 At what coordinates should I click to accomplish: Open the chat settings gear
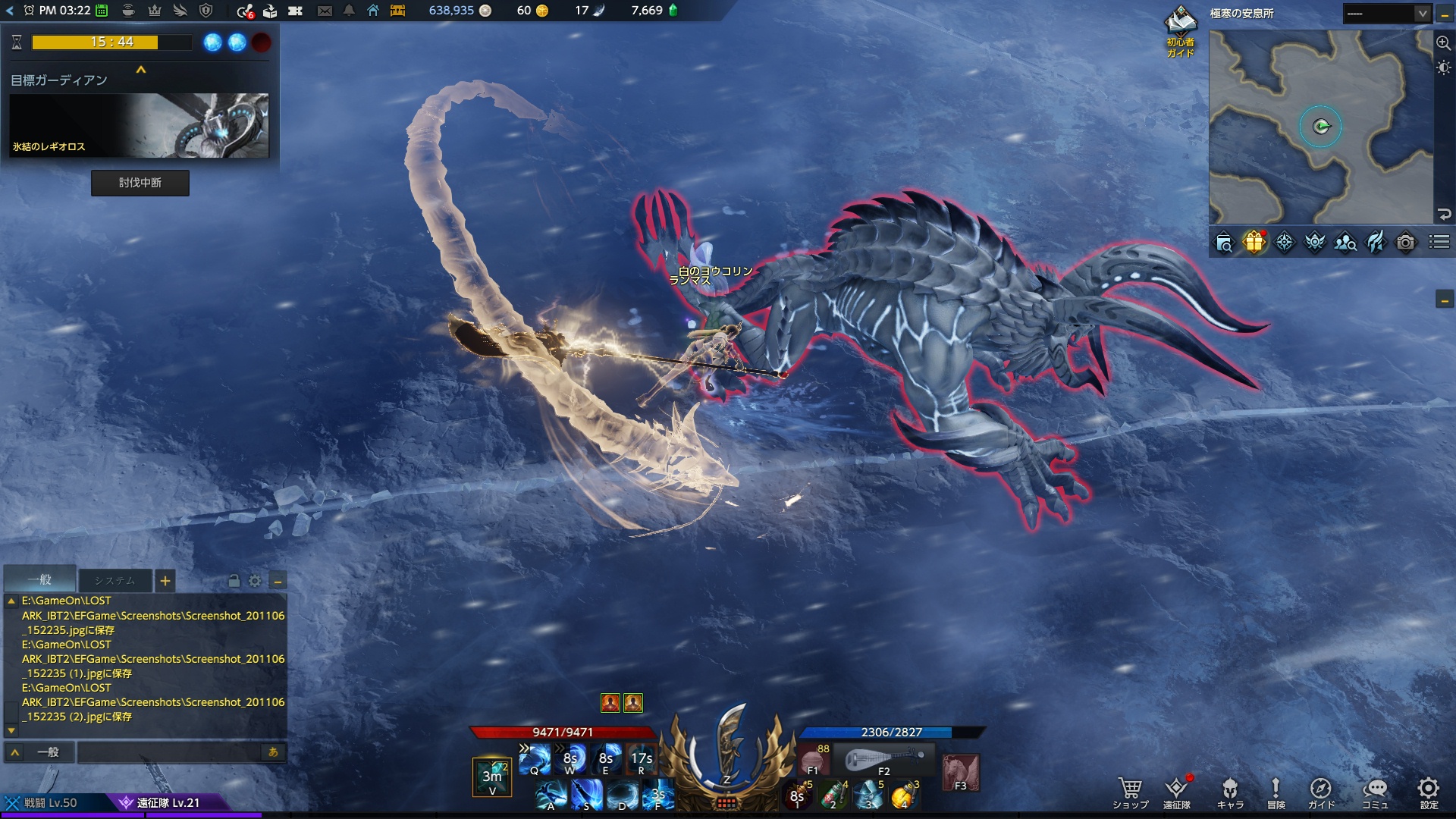pyautogui.click(x=255, y=581)
